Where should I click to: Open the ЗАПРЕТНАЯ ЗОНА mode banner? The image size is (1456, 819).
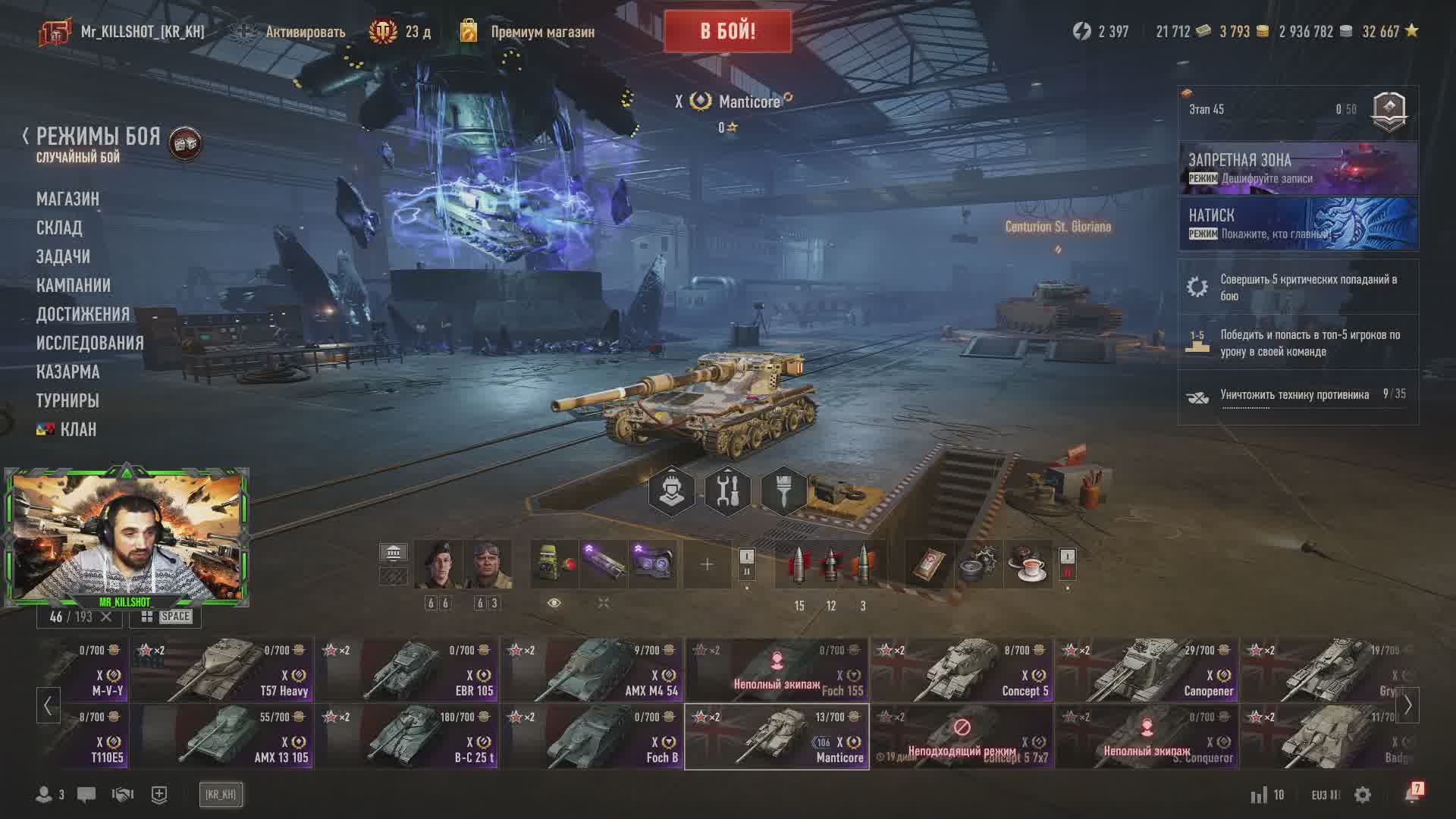point(1298,168)
